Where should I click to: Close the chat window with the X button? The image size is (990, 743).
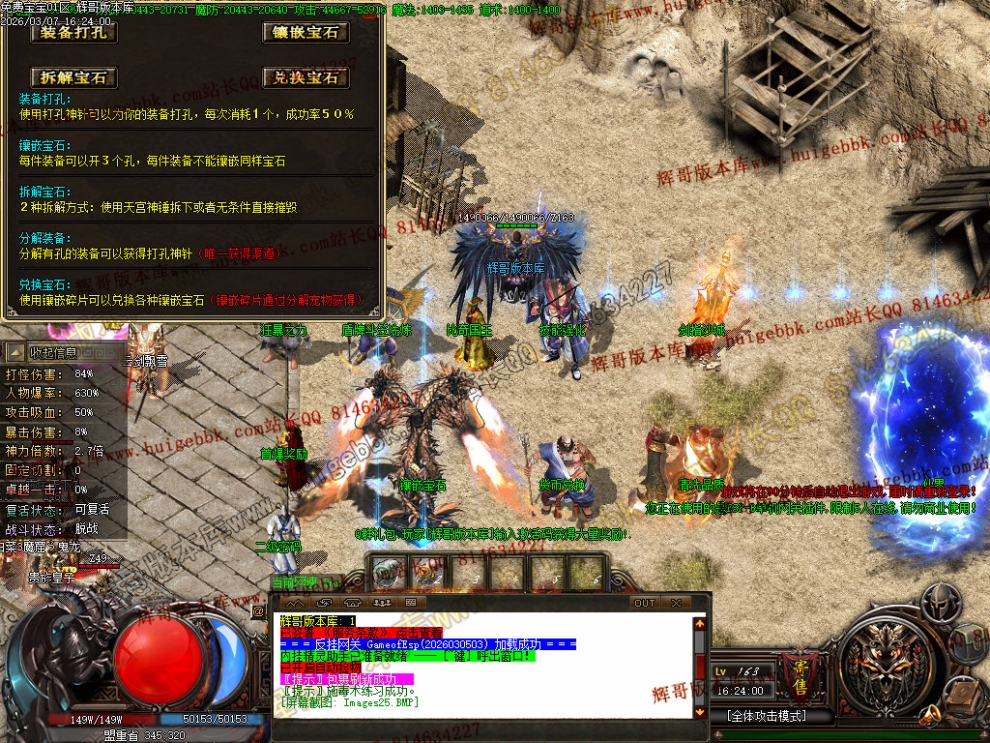pyautogui.click(x=676, y=603)
